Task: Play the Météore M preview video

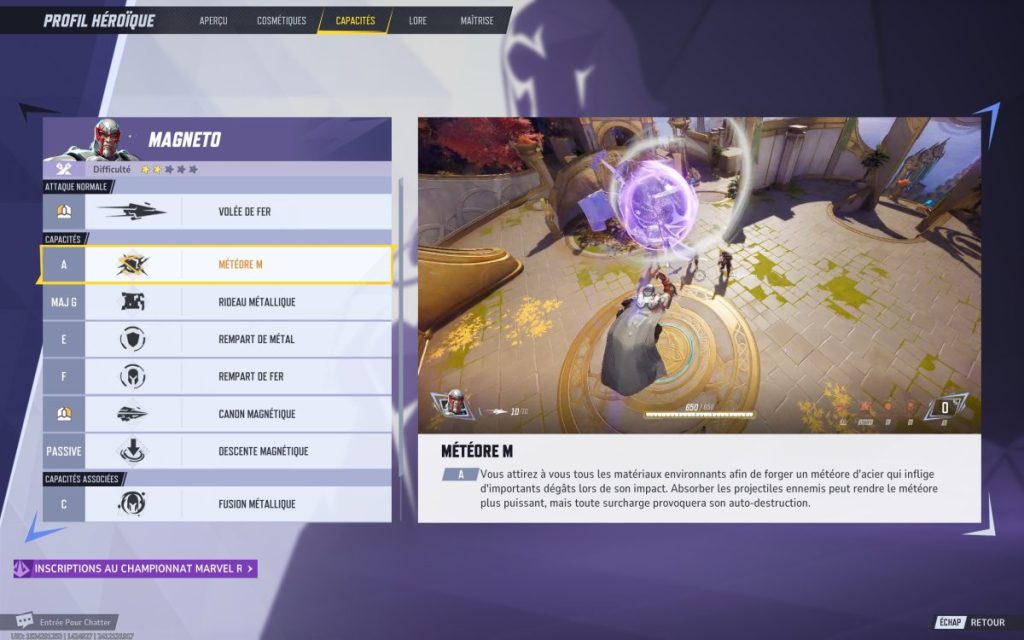Action: point(699,275)
